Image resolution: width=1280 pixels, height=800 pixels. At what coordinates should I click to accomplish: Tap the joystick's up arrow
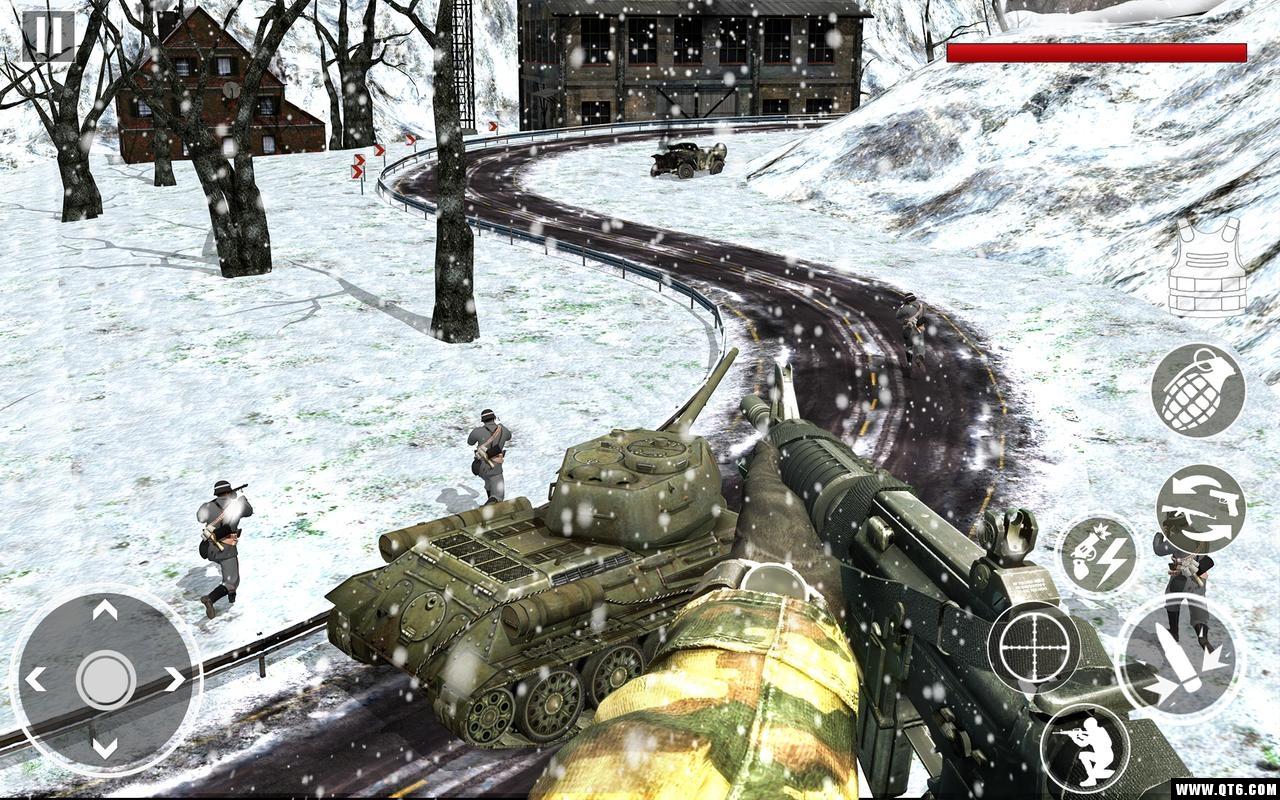tap(105, 610)
